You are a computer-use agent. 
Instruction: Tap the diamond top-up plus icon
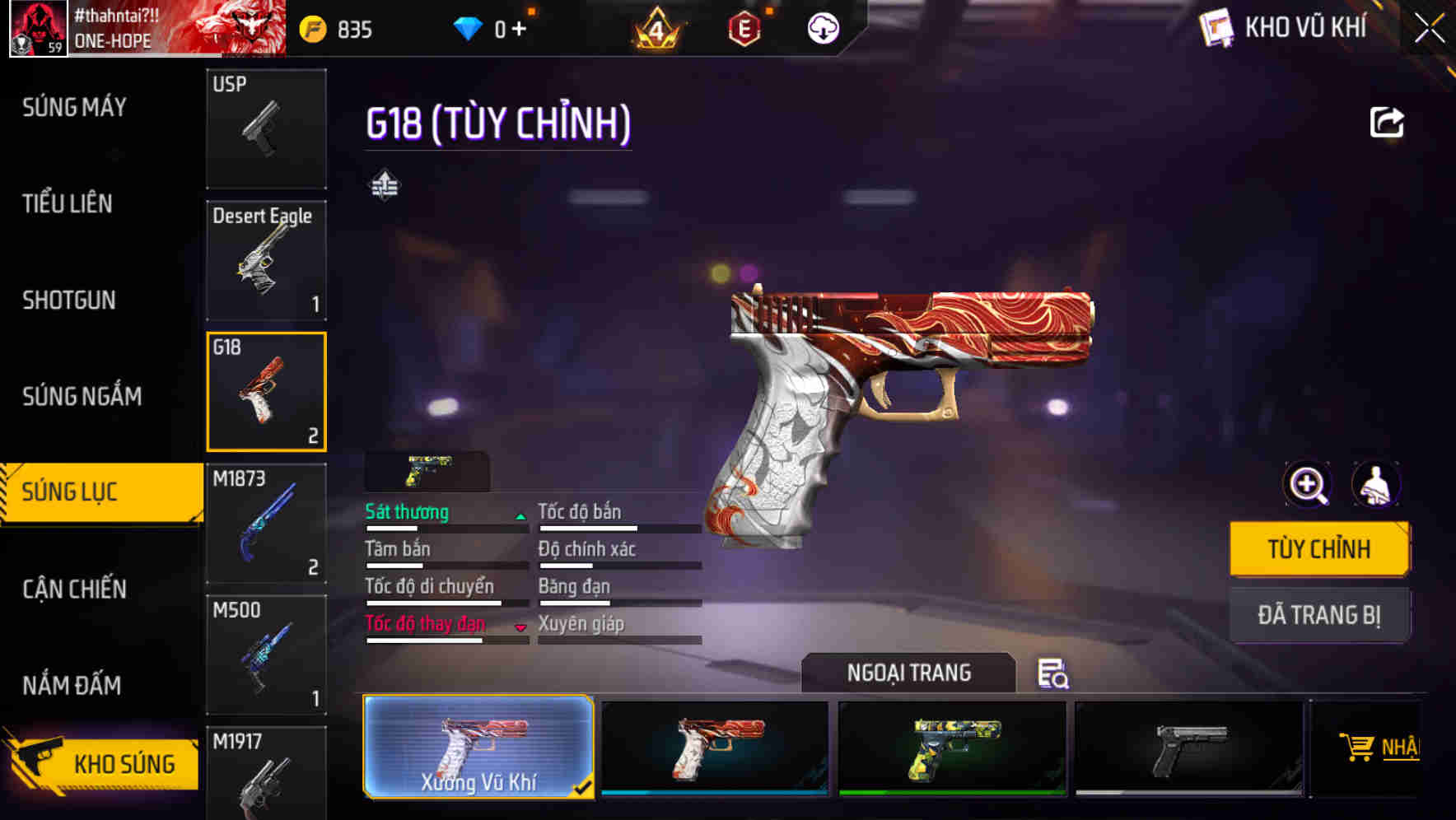518,26
